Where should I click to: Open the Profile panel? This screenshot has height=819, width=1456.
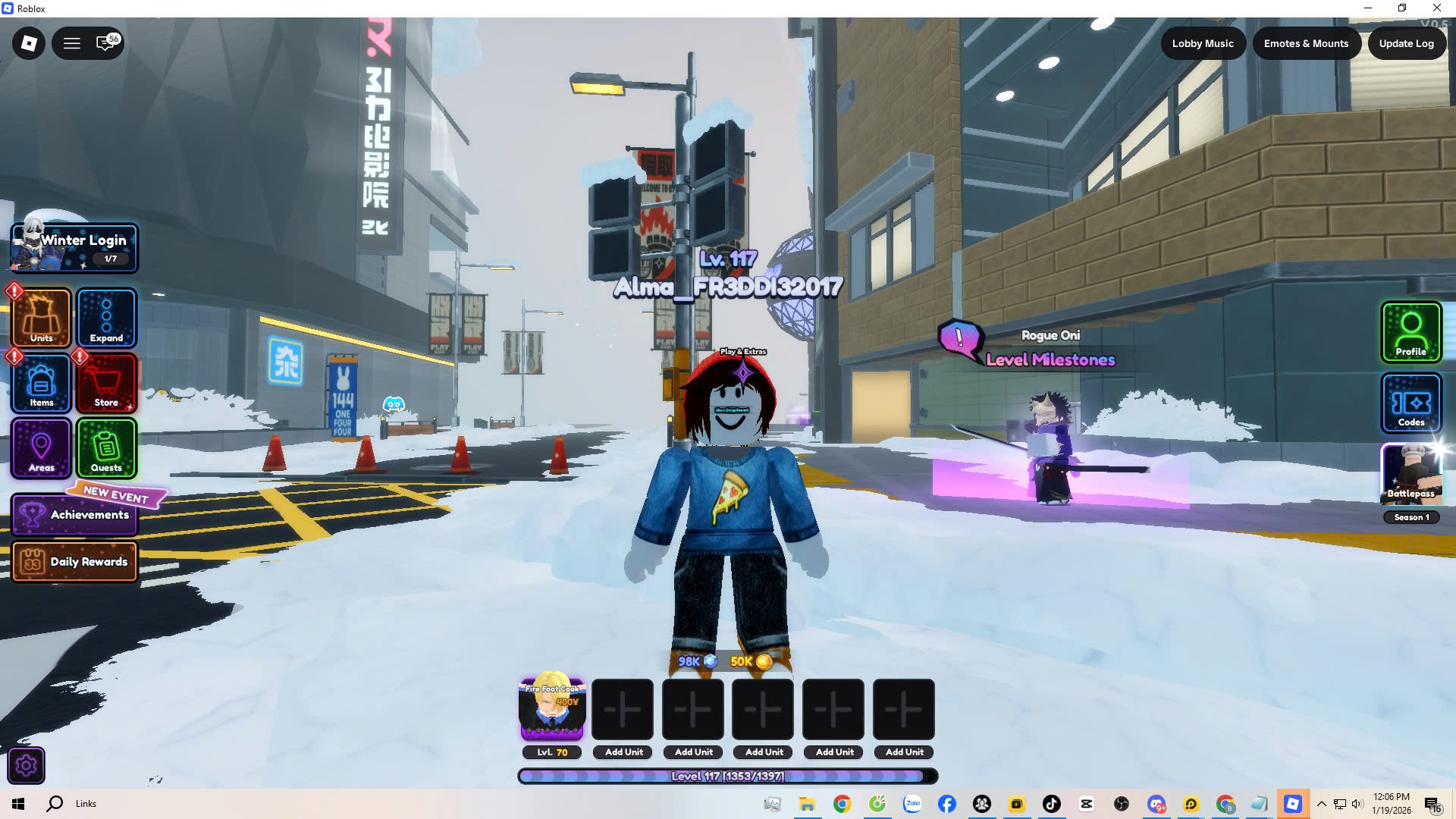[1410, 331]
